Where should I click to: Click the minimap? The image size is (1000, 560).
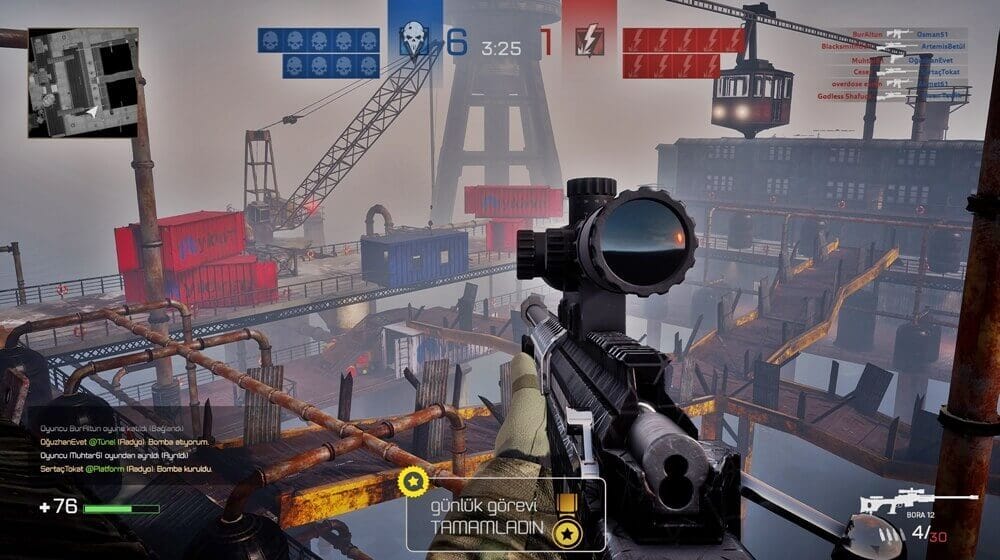point(83,82)
